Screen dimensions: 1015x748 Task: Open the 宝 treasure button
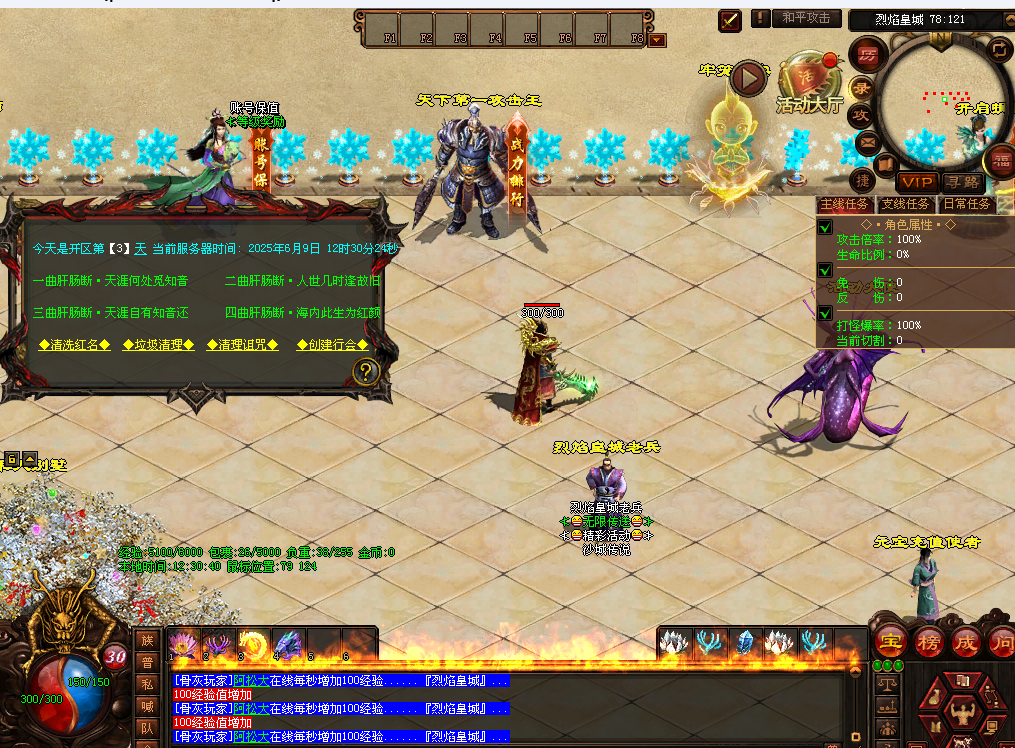(890, 641)
